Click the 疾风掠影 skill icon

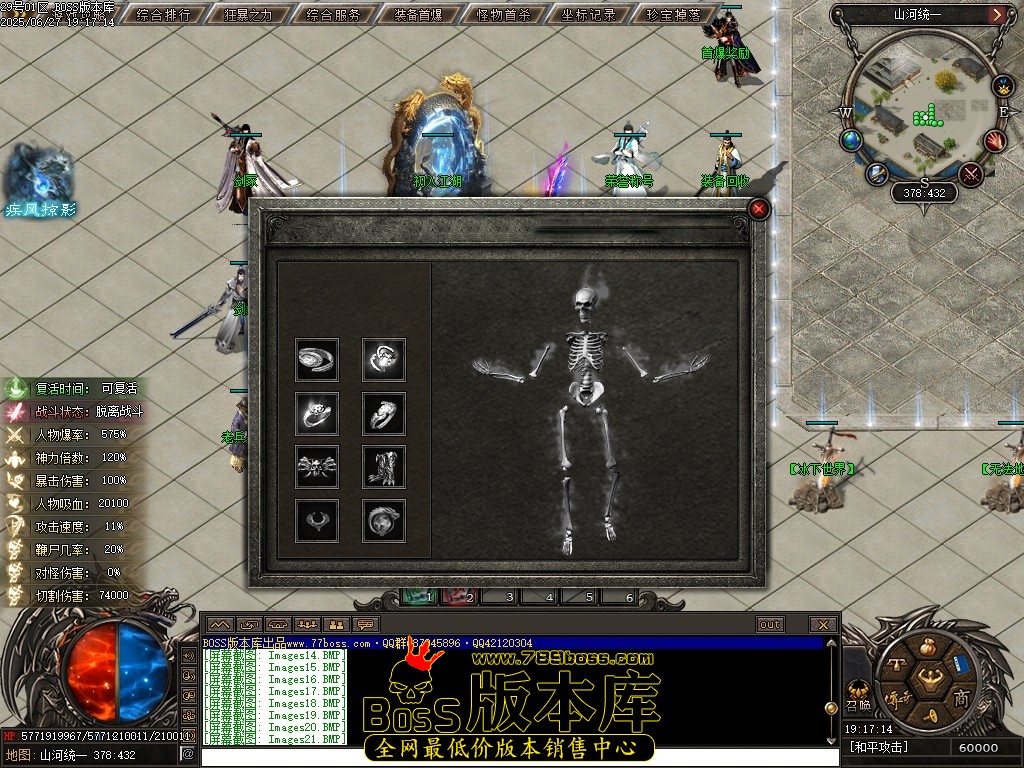(38, 178)
